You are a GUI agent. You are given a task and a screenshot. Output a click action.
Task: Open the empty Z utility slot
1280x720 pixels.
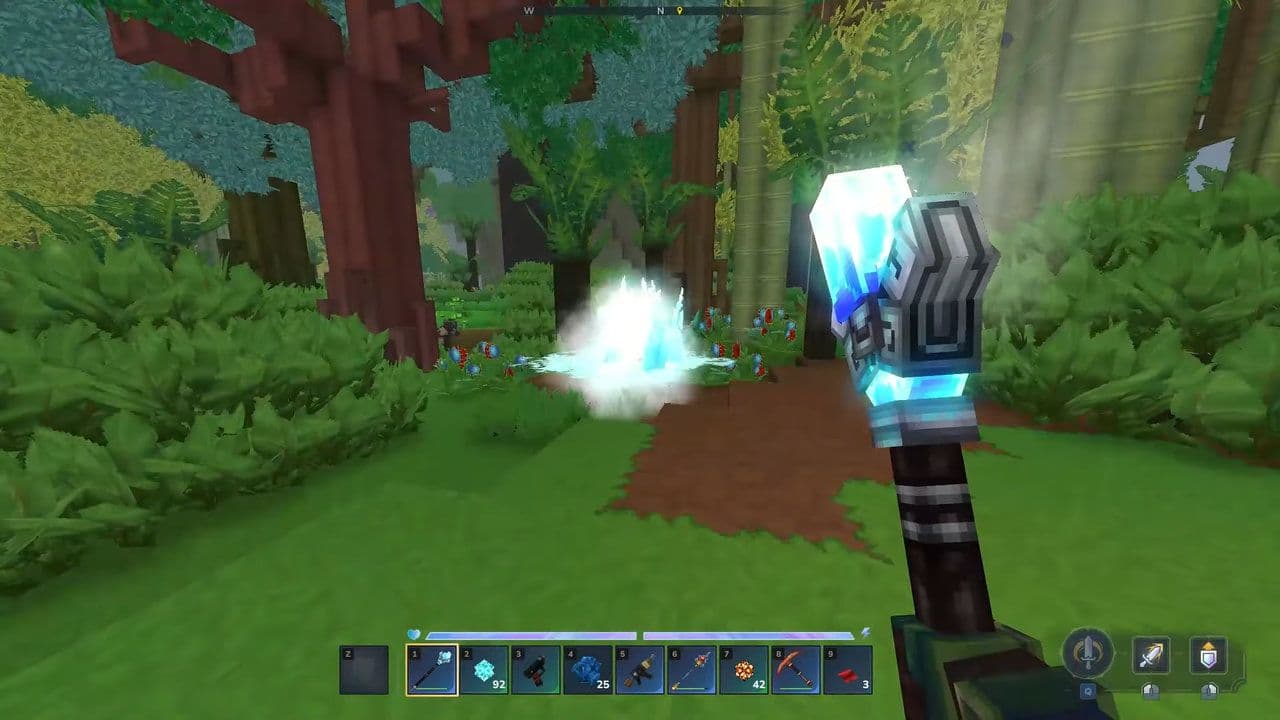tap(362, 668)
